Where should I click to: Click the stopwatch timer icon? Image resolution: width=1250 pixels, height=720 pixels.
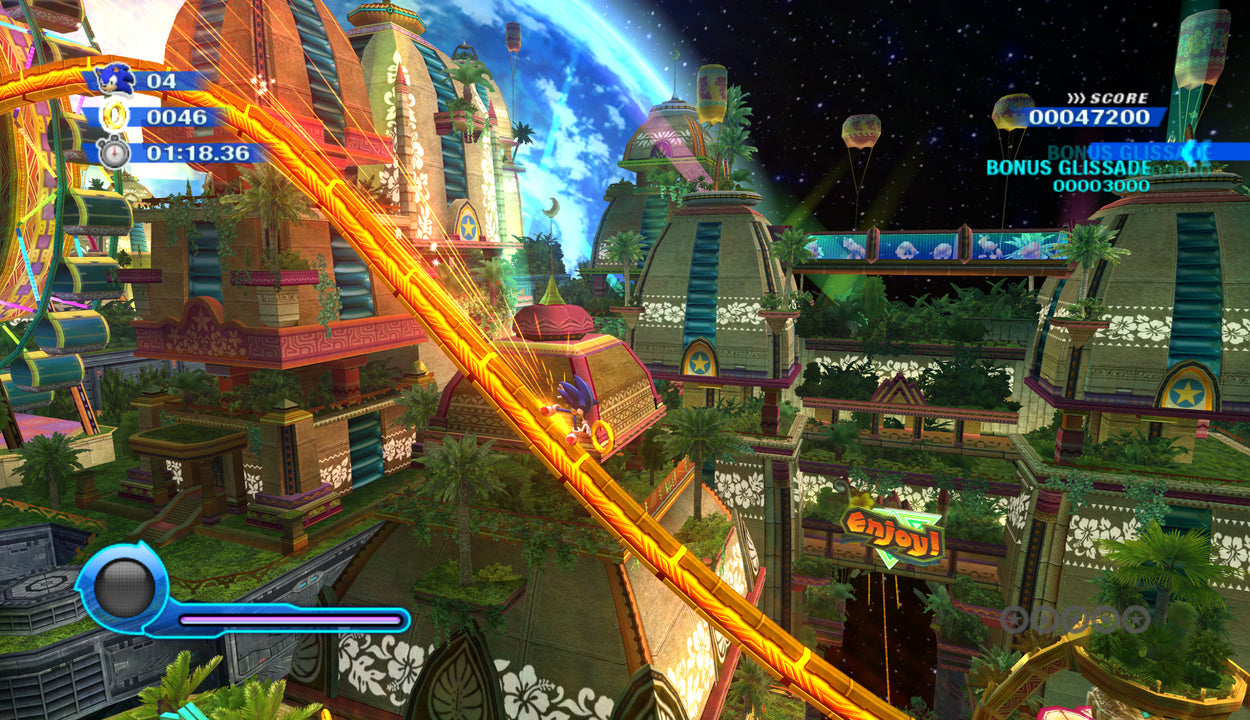coord(114,153)
